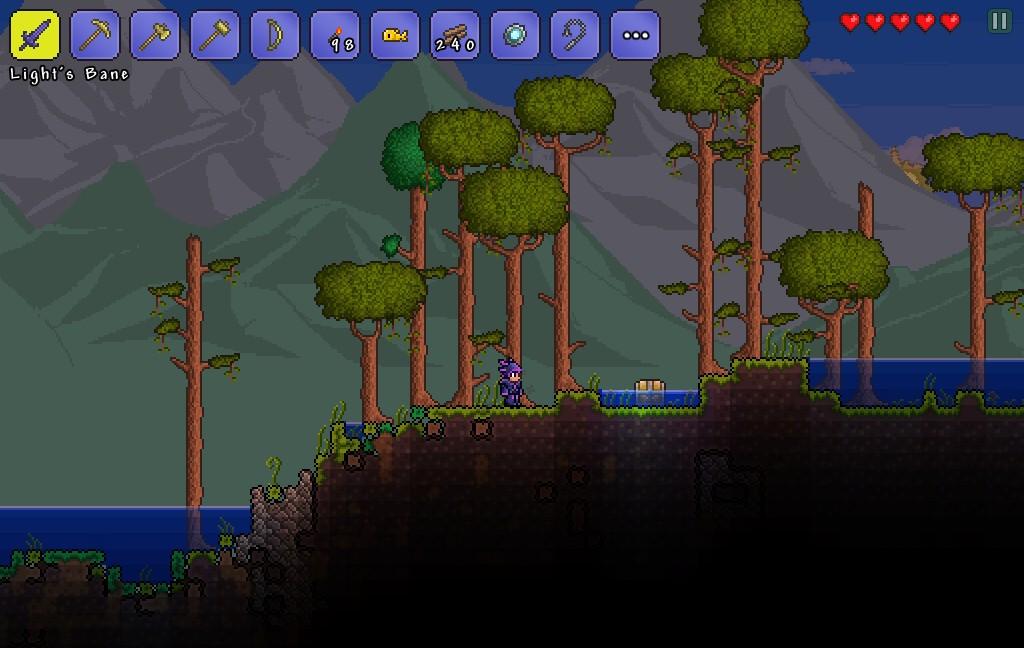Use the magic mirror slot
This screenshot has height=648, width=1024.
coord(515,35)
